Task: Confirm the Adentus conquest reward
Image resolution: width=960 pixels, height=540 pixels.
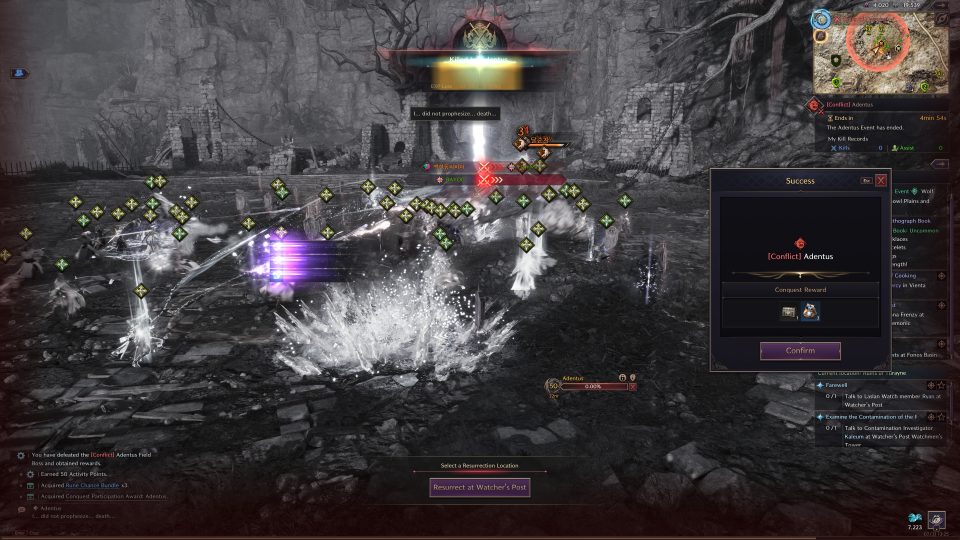Action: pyautogui.click(x=800, y=351)
